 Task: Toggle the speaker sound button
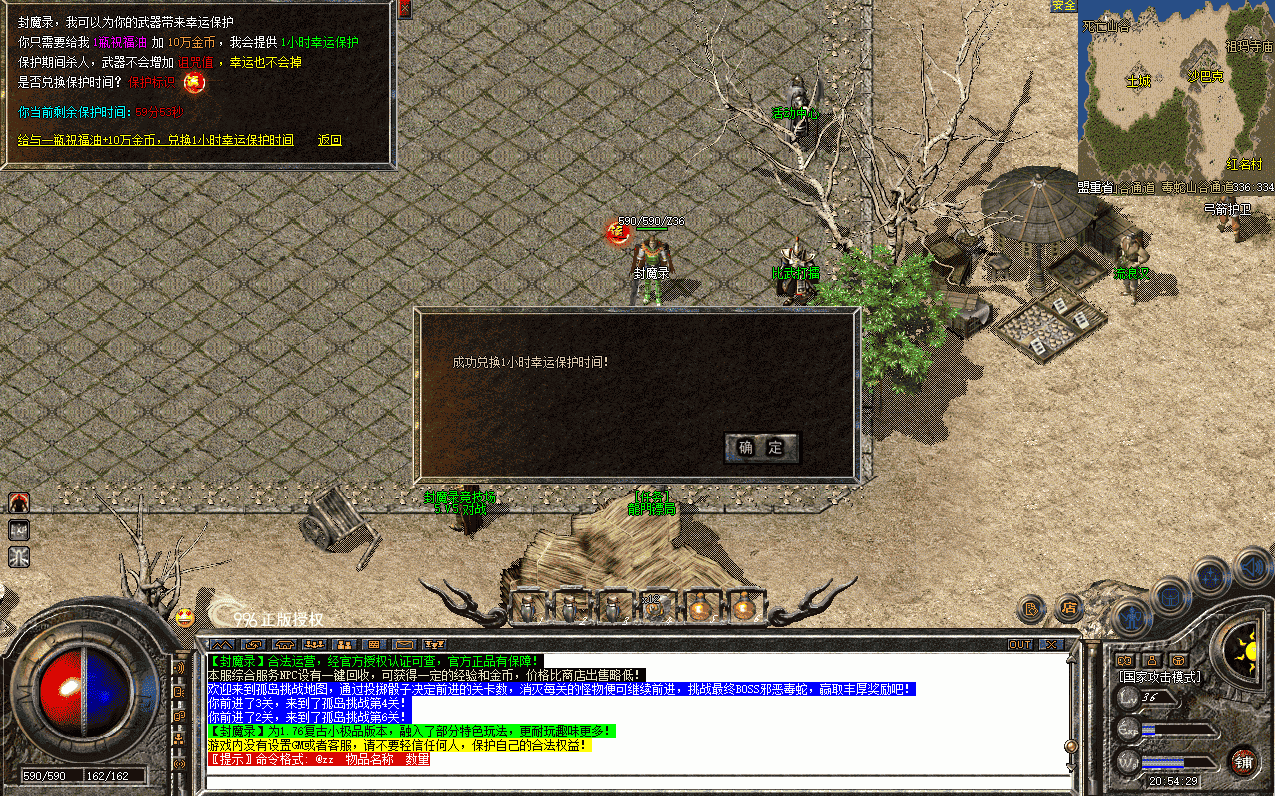1254,568
